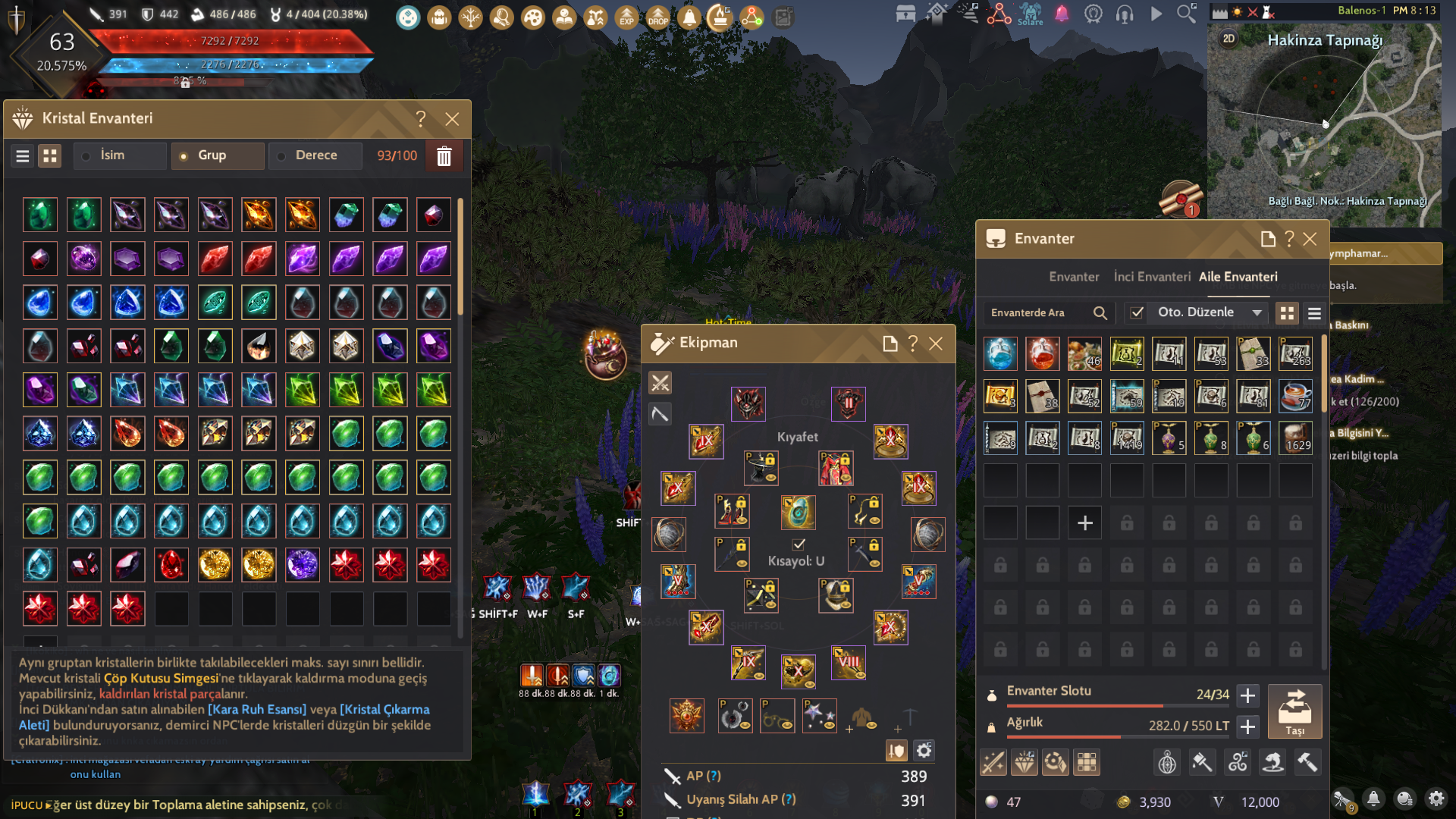Viewport: 1456px width, 819px height.
Task: Close the Envanter window
Action: tap(1310, 239)
